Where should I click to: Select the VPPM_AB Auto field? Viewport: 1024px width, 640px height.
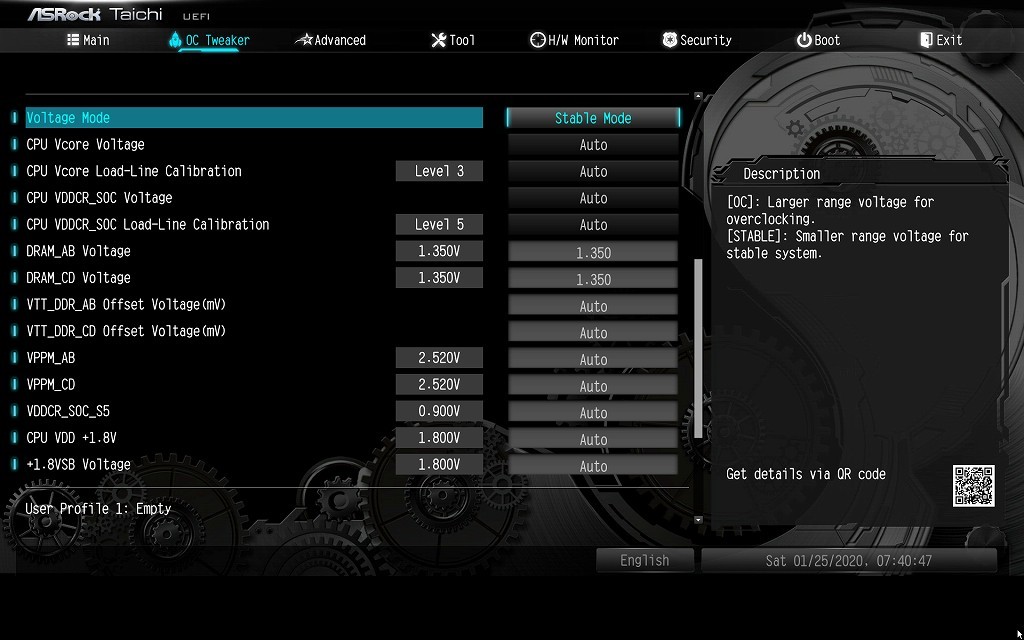(593, 359)
